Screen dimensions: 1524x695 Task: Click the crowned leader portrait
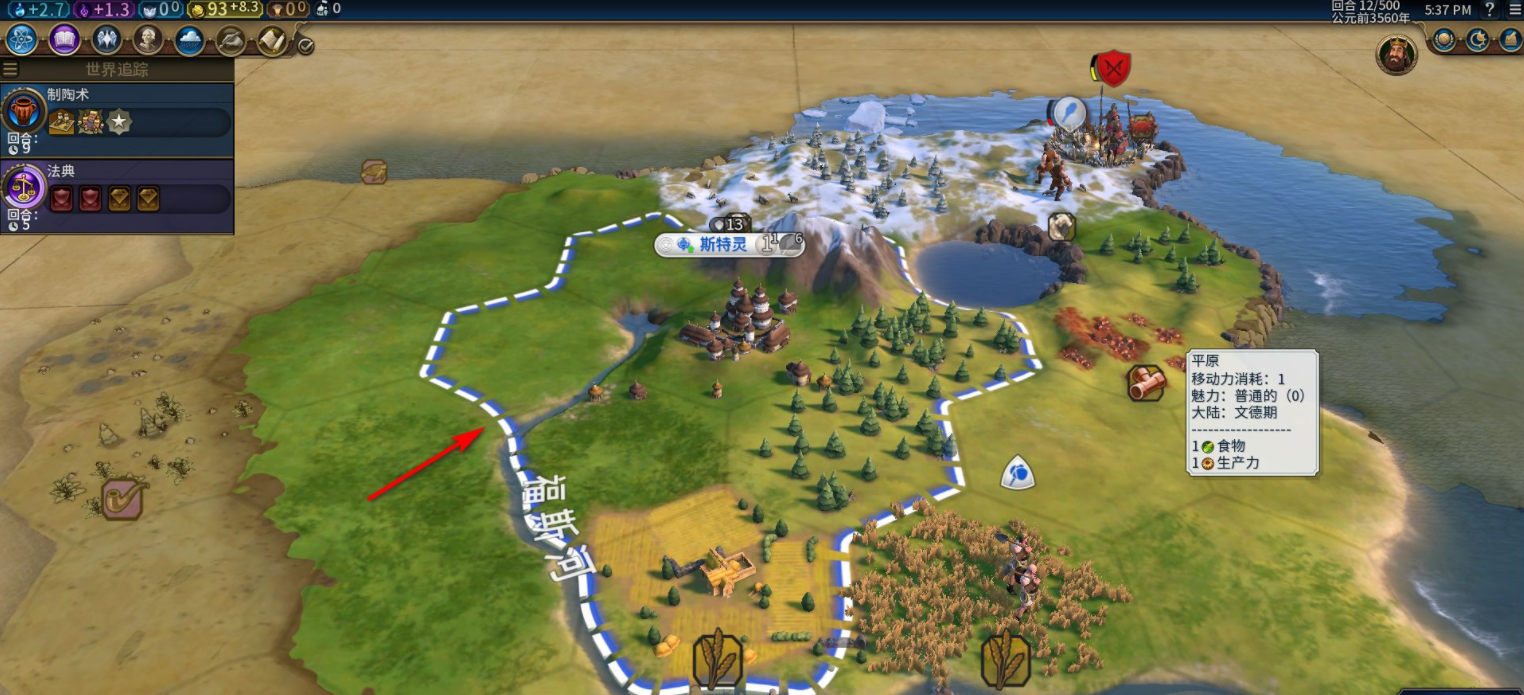(1396, 54)
